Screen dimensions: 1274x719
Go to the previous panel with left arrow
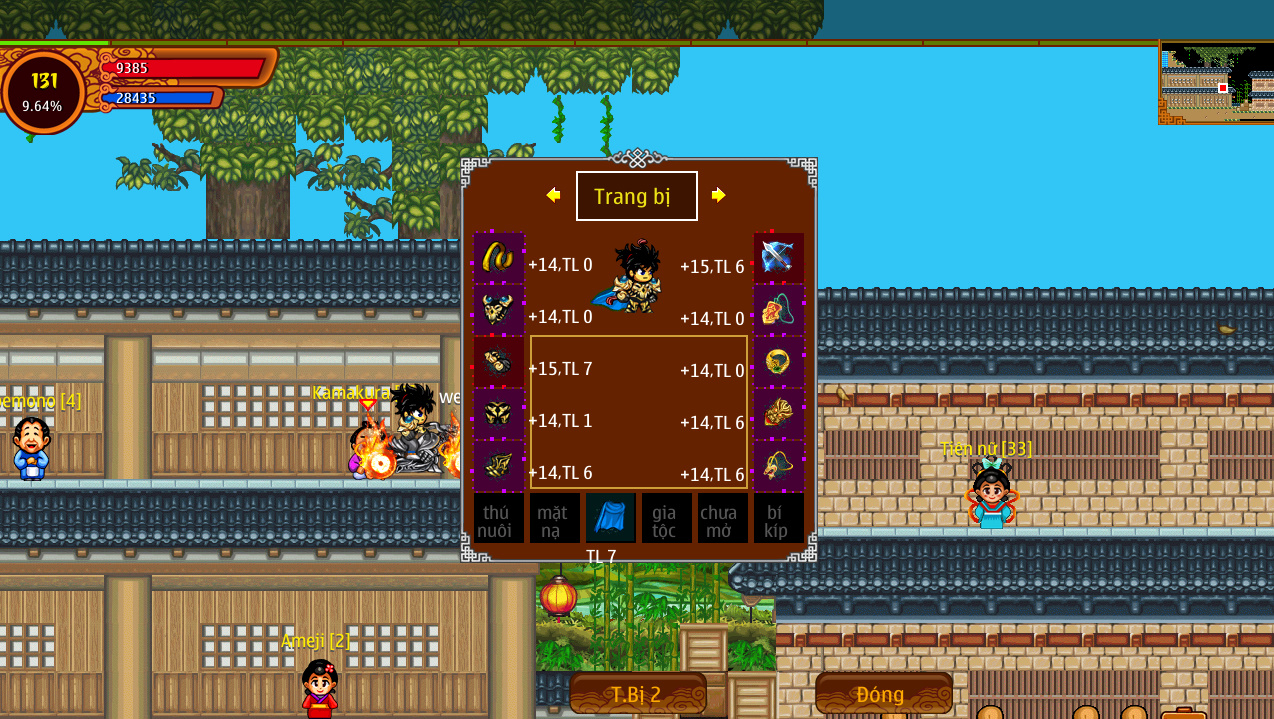[x=553, y=195]
